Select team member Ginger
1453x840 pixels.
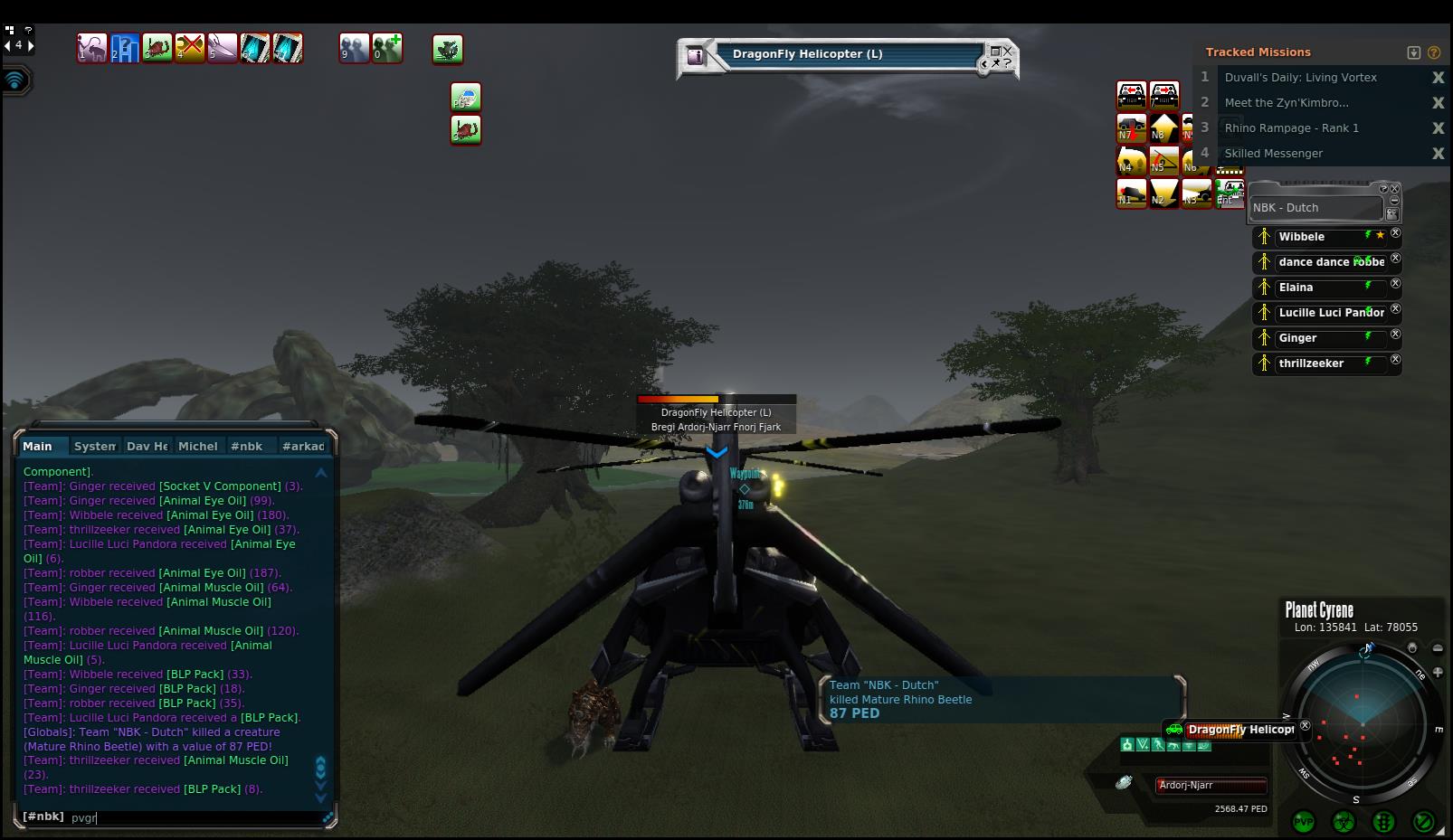1297,338
